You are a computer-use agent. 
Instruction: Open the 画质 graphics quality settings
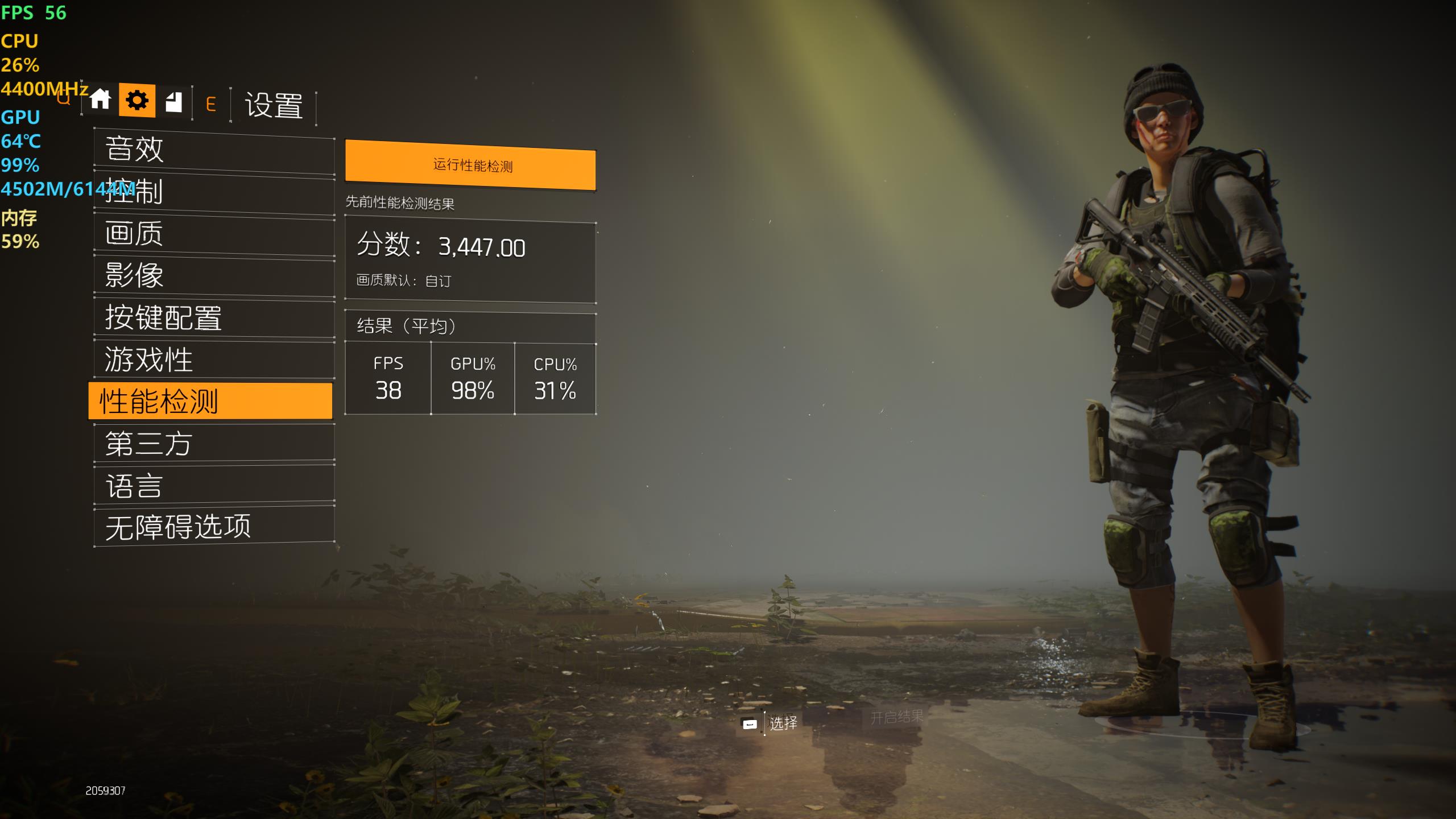(214, 234)
